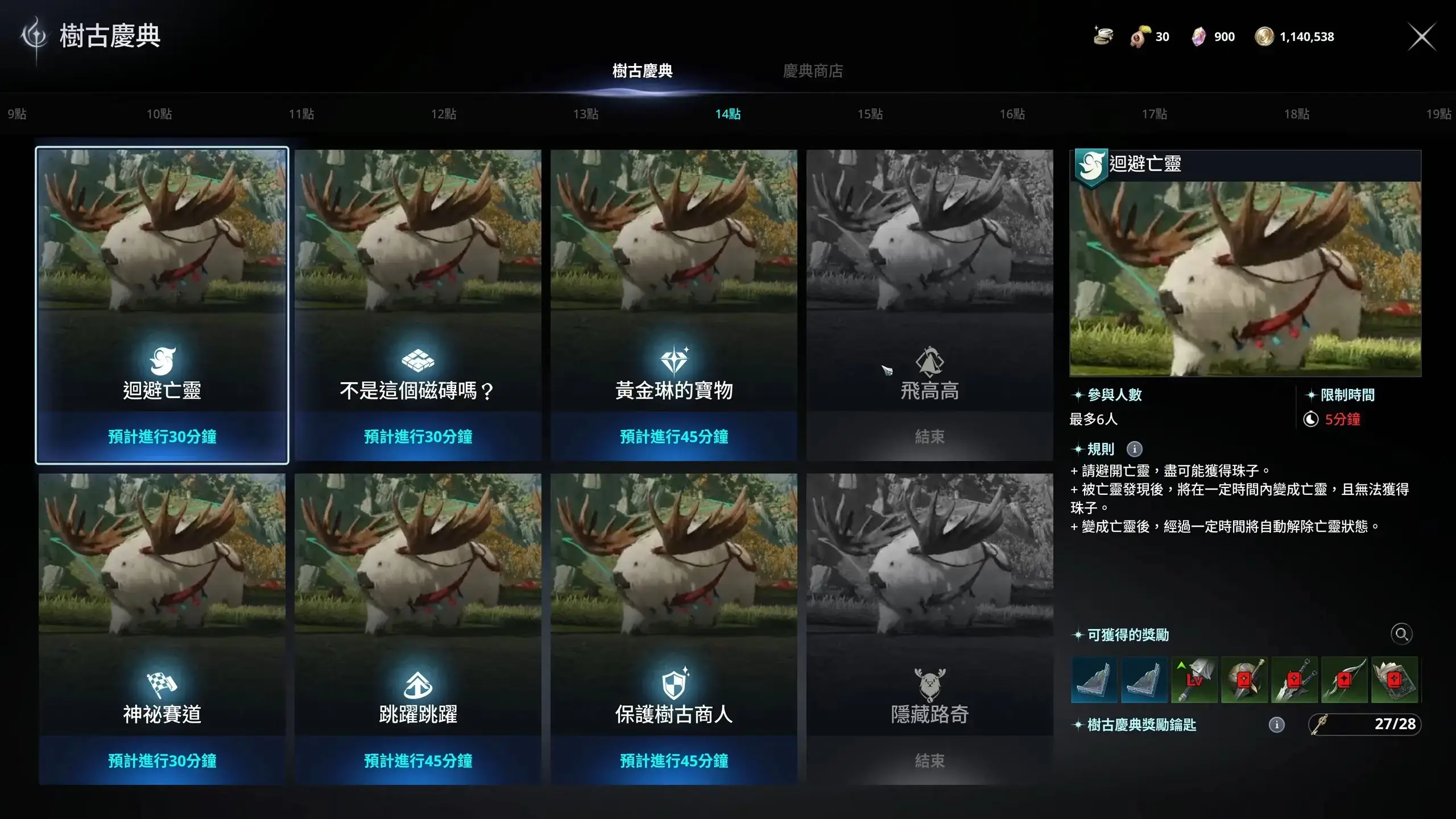Switch to the 慶典商店 tab

click(813, 71)
